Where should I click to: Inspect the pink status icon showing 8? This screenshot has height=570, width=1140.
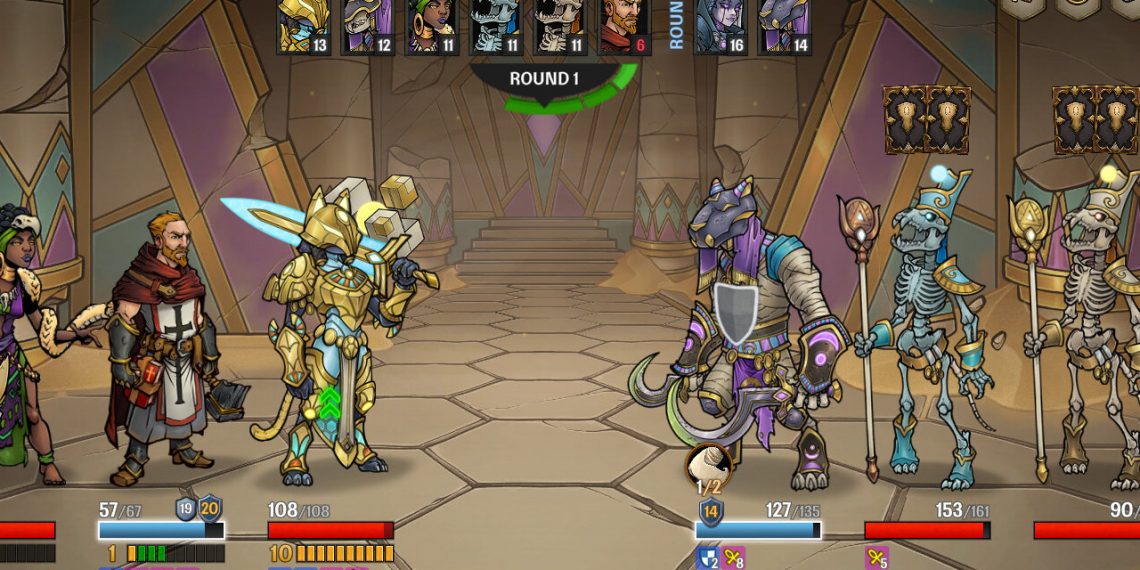pyautogui.click(x=734, y=557)
